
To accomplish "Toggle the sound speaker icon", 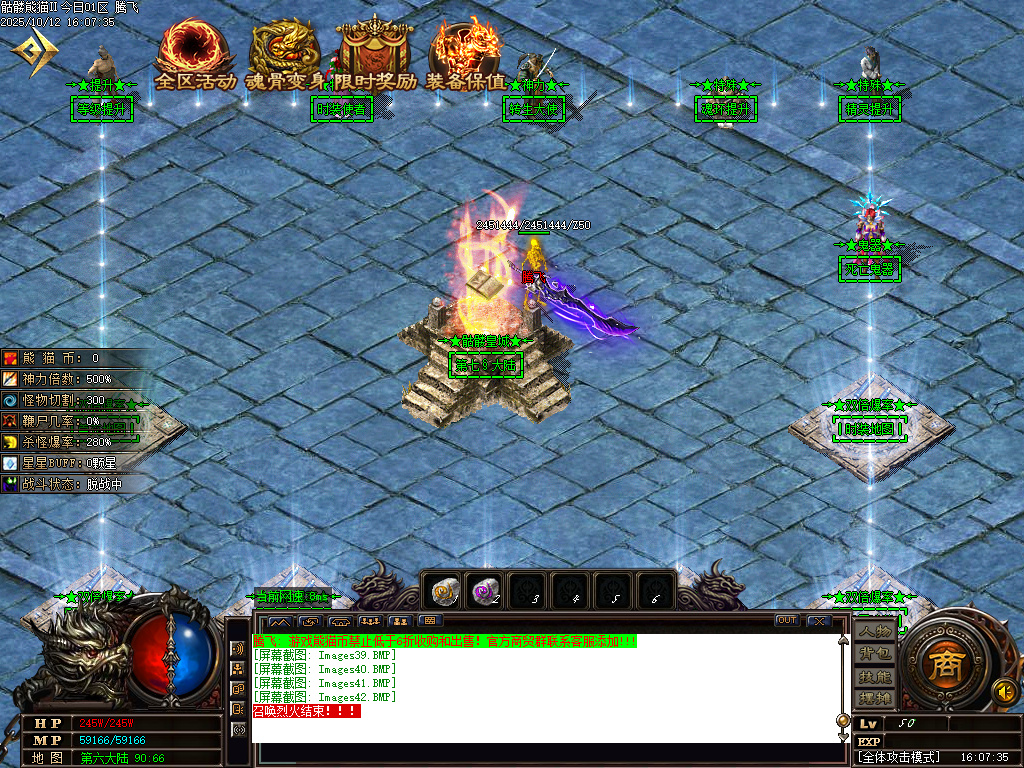I will click(x=1001, y=690).
